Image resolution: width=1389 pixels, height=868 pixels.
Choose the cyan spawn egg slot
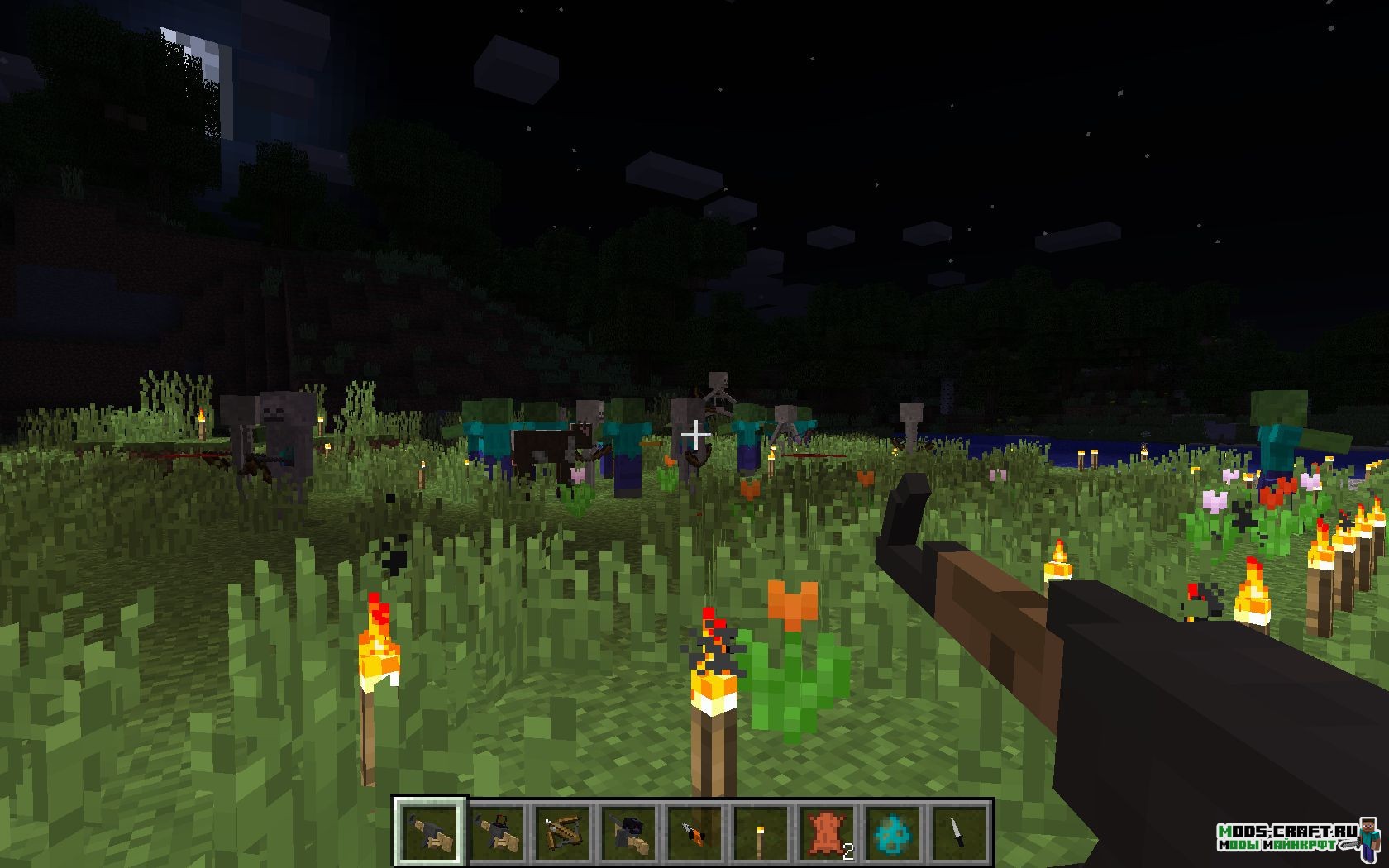tap(894, 830)
